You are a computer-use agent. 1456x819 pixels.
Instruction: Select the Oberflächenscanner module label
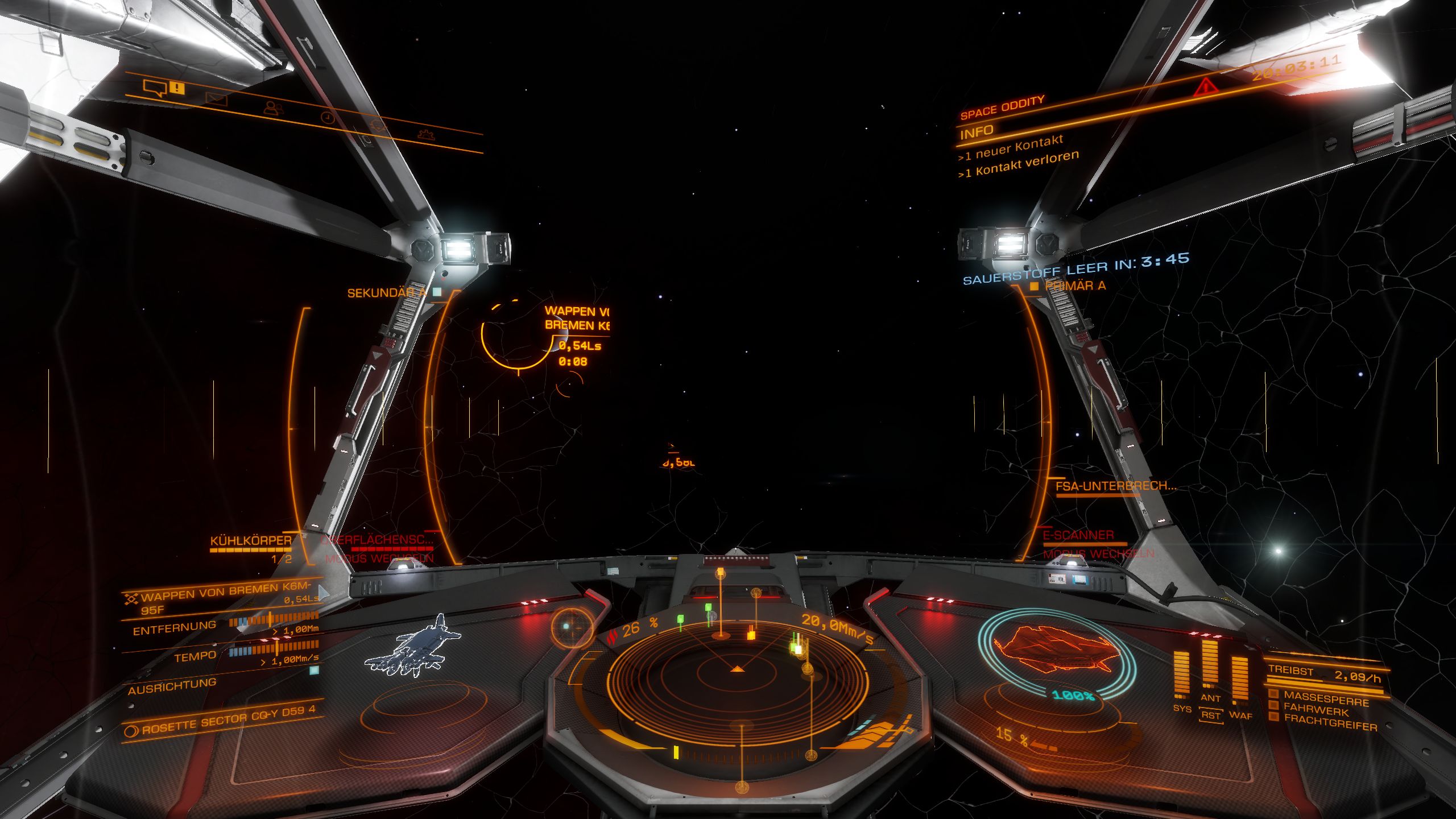[x=377, y=540]
